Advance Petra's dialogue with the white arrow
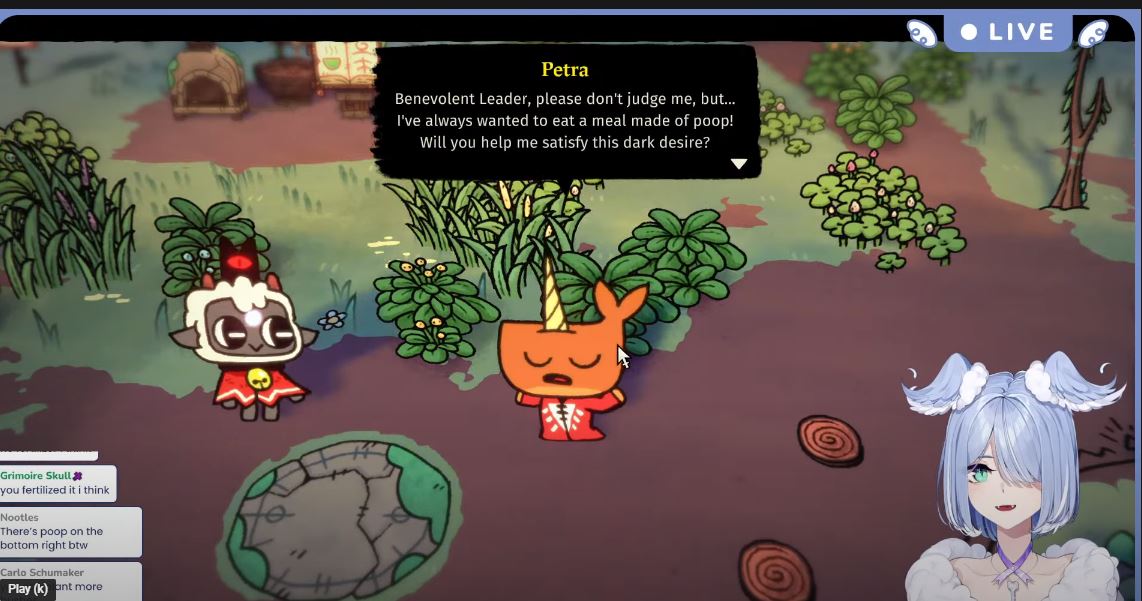 point(739,164)
